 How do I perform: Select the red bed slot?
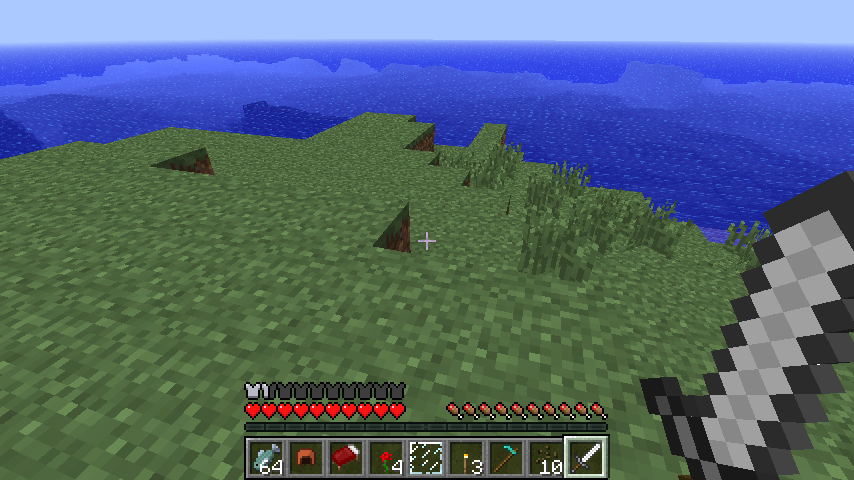346,458
